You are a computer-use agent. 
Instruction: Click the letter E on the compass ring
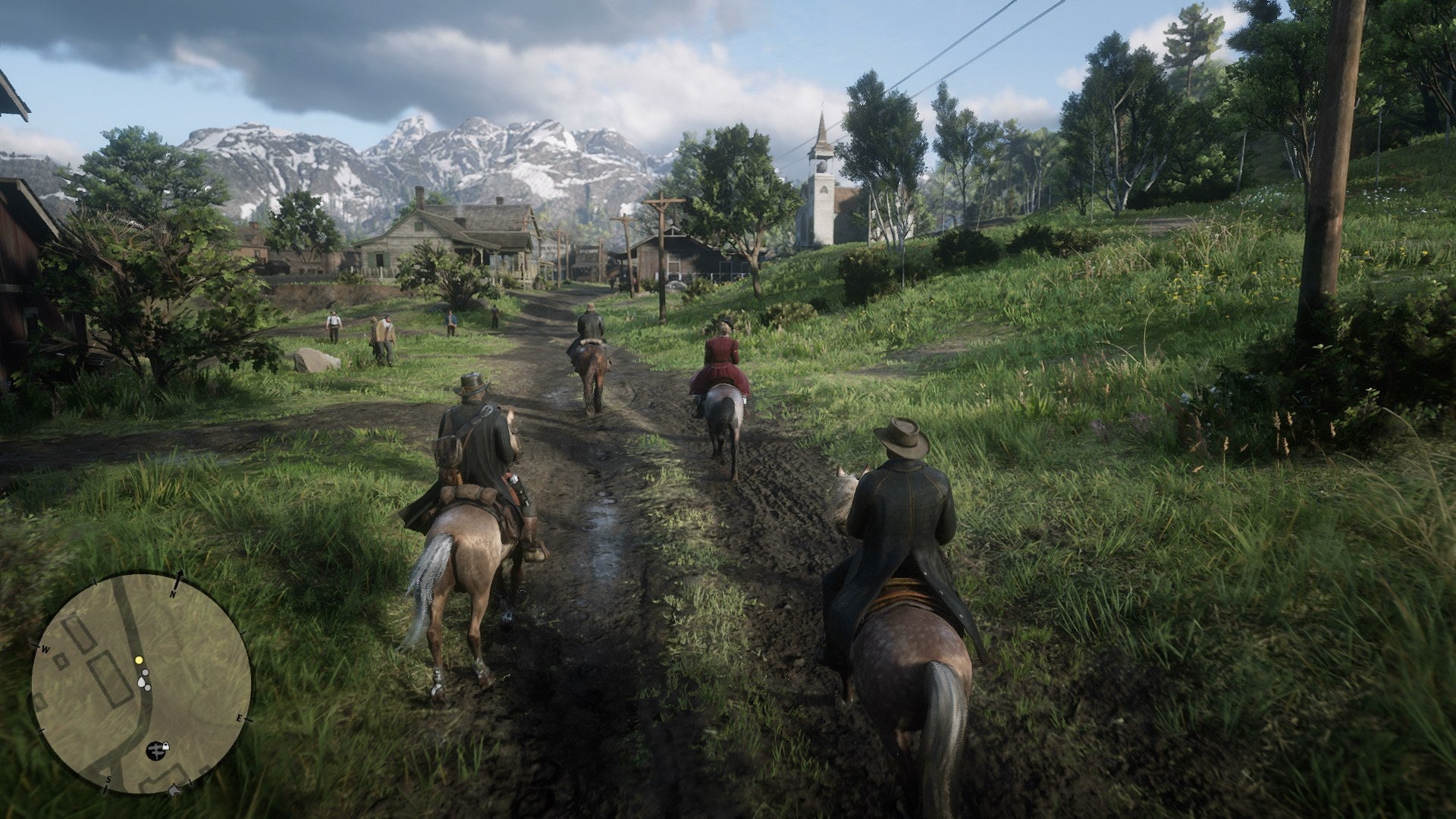coord(240,718)
